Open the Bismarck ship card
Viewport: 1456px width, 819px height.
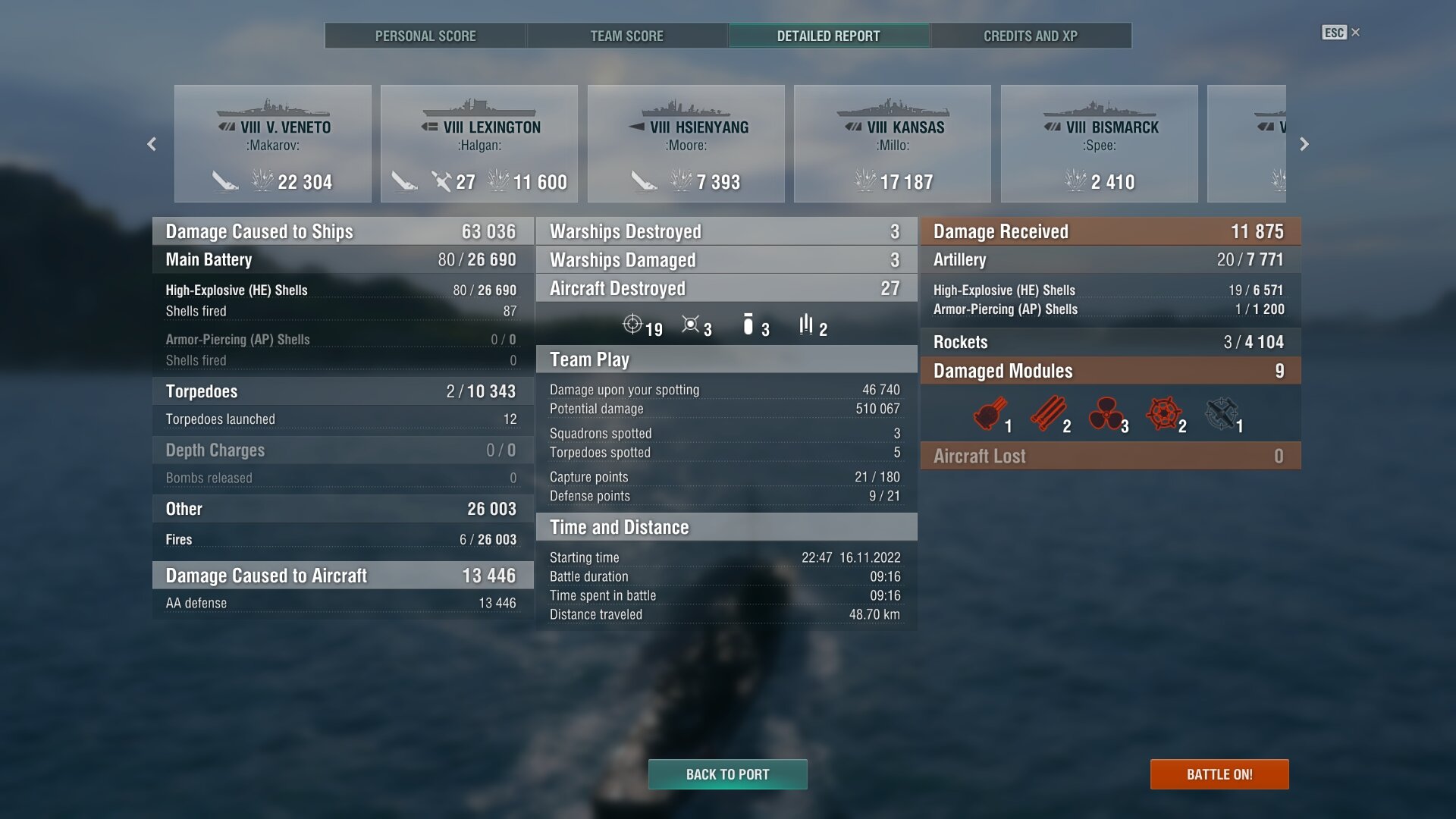(1100, 144)
